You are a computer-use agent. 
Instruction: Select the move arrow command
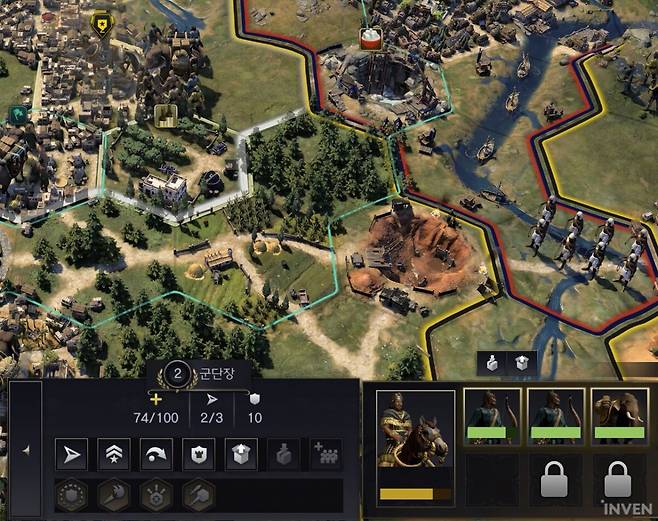70,455
